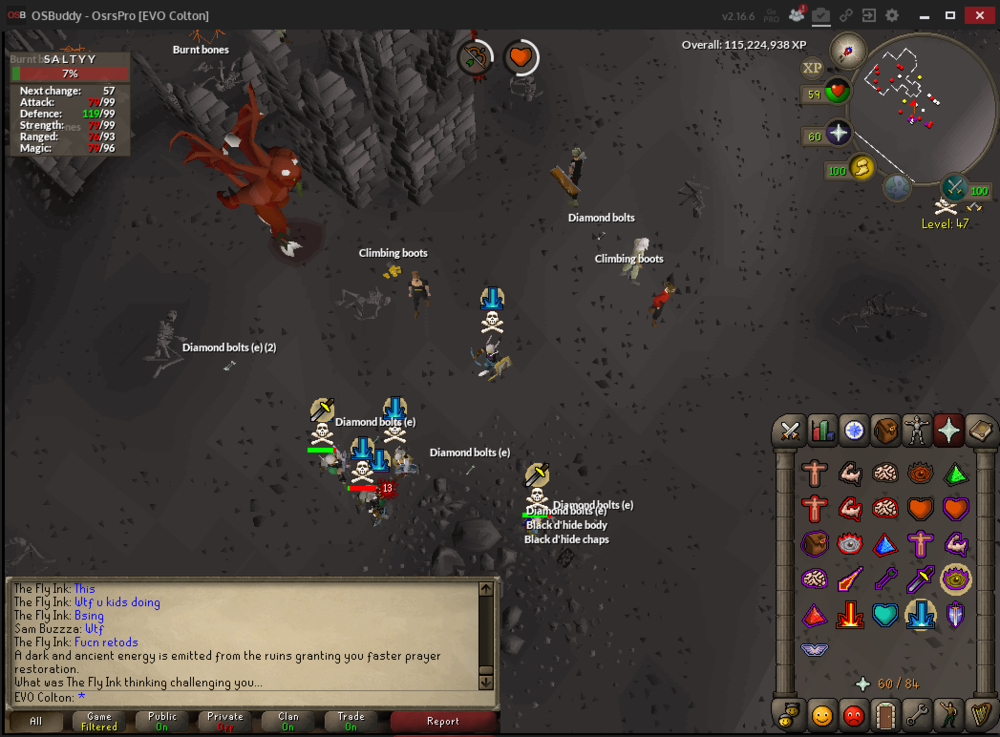Use the special attack orb
Image resolution: width=1000 pixels, height=737 pixels.
coord(955,187)
